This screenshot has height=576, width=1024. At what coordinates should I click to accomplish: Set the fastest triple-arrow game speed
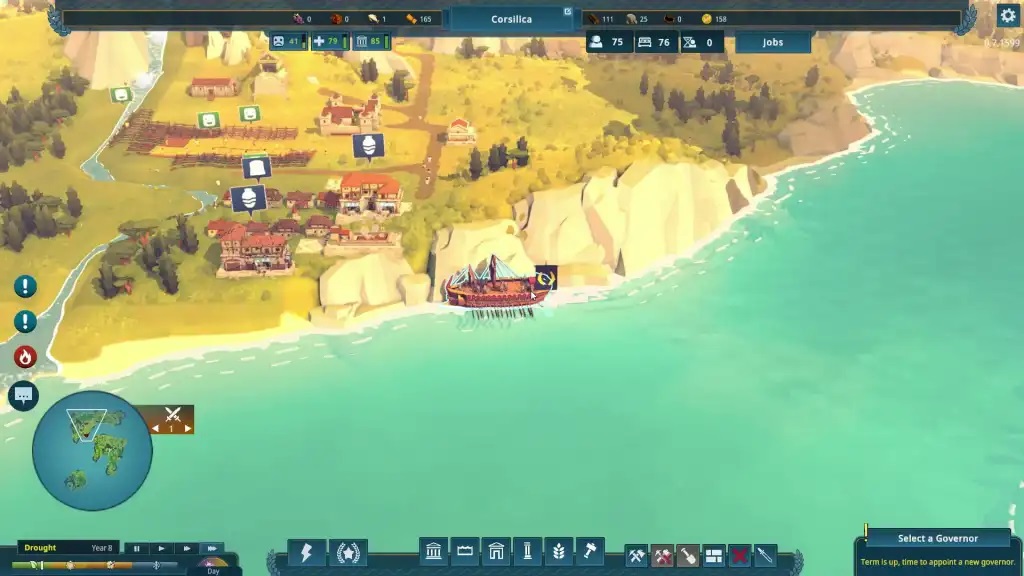coord(211,548)
